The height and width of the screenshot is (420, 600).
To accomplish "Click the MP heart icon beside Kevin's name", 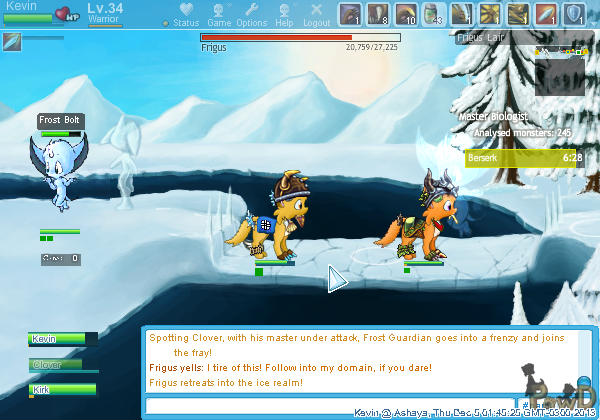I will pyautogui.click(x=70, y=14).
